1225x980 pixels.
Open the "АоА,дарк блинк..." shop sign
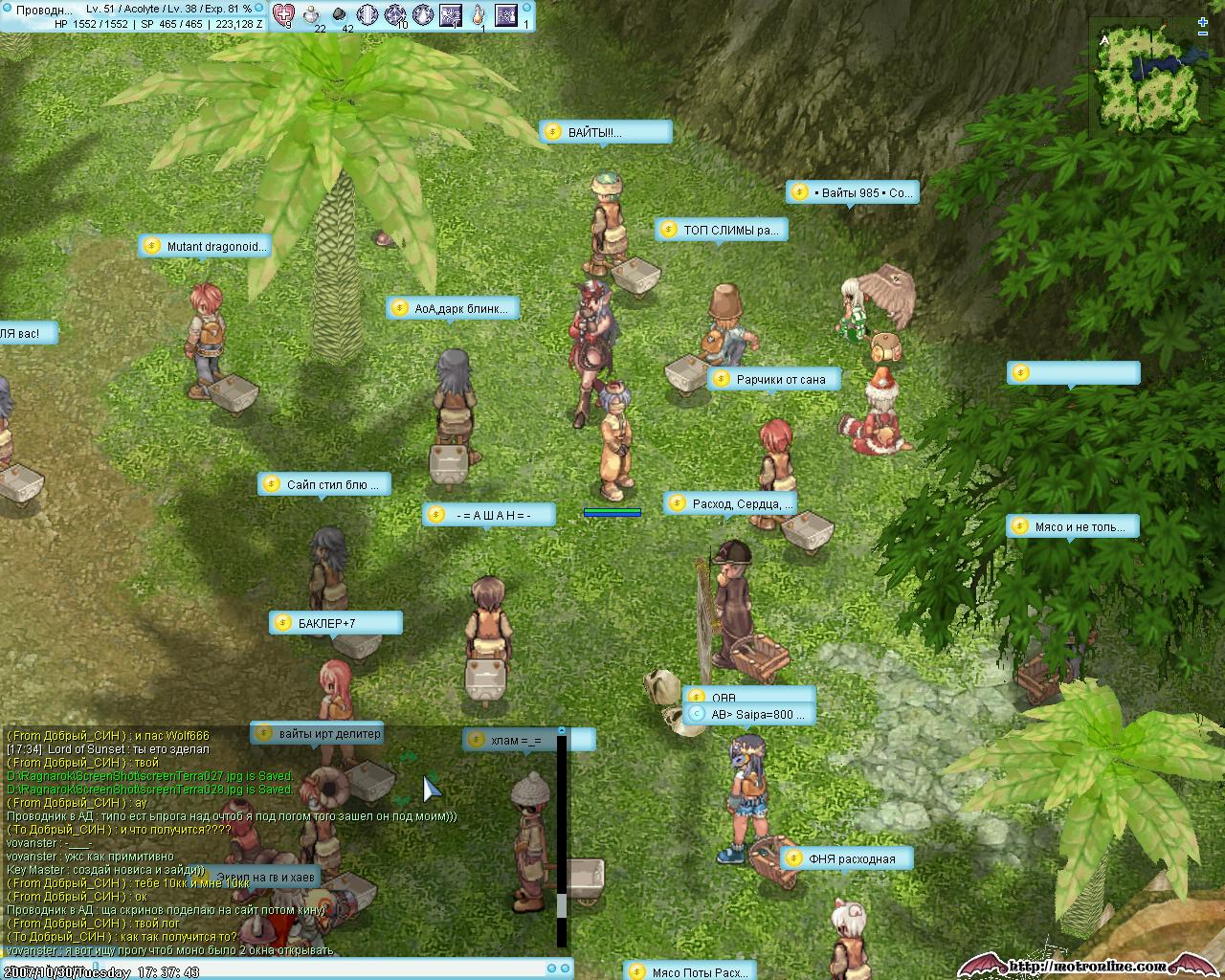pos(454,308)
